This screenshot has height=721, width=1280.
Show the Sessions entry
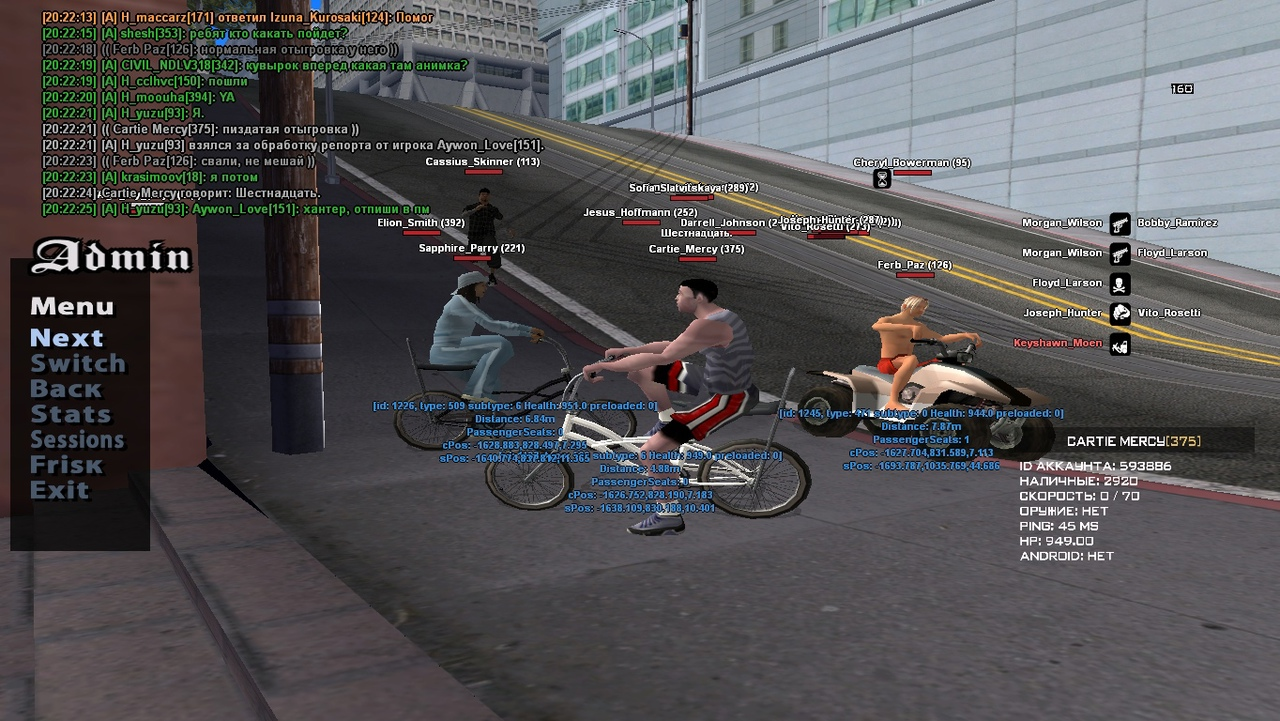pyautogui.click(x=77, y=440)
